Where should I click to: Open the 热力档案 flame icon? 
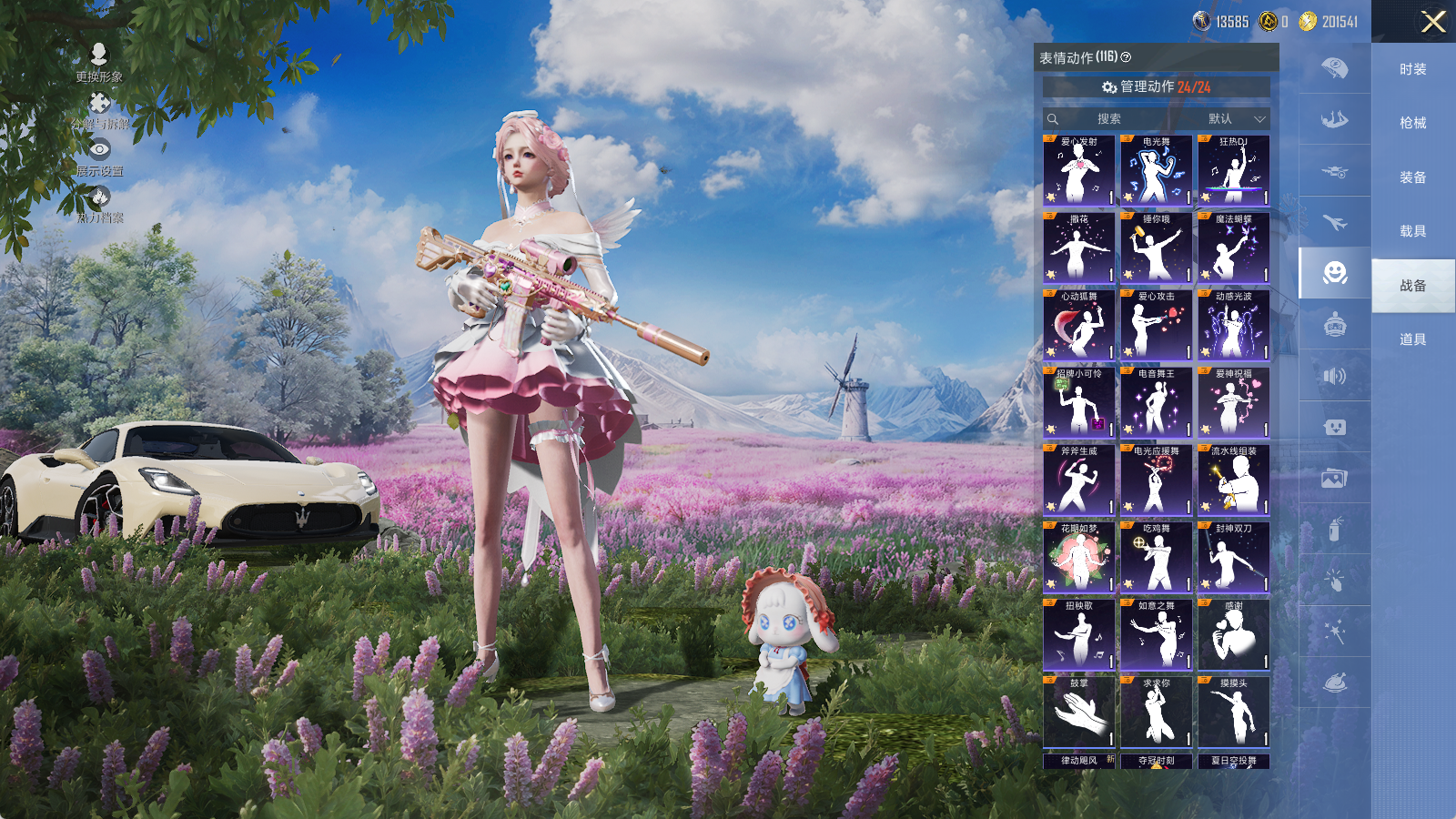99,197
